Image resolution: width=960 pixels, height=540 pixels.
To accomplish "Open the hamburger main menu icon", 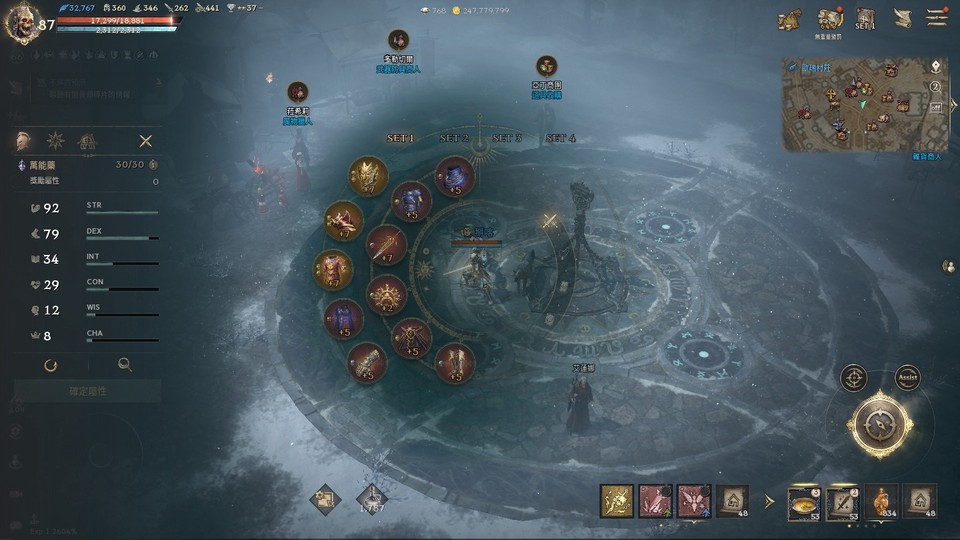I will point(937,18).
